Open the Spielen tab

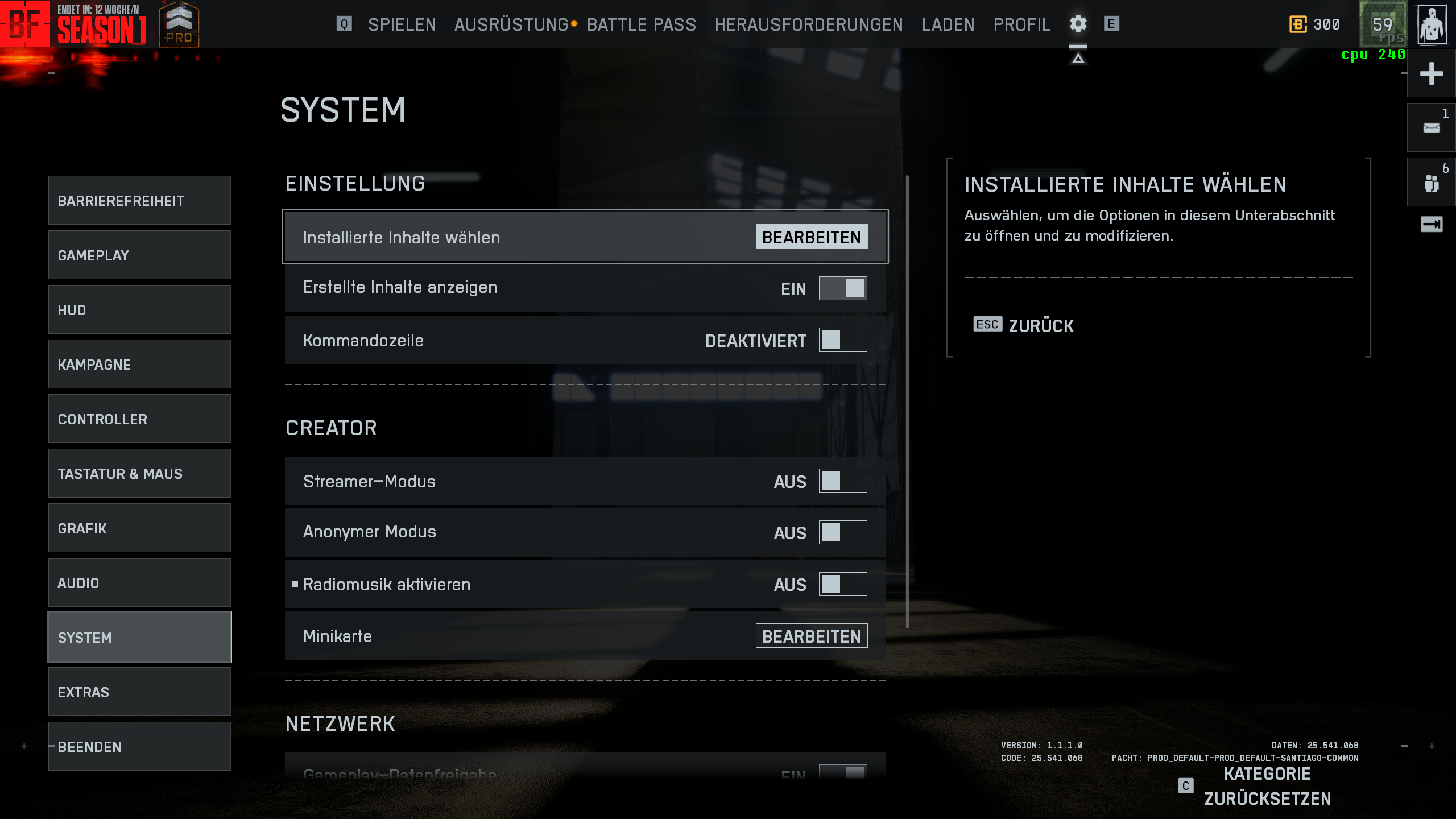tap(402, 24)
